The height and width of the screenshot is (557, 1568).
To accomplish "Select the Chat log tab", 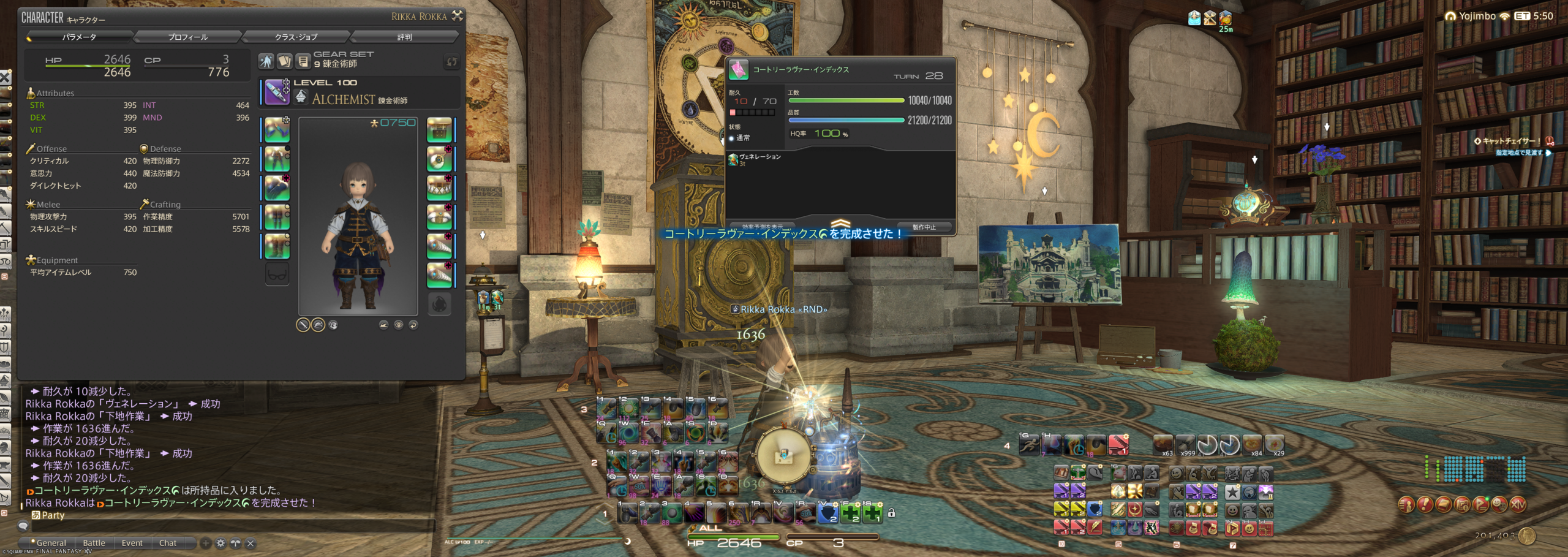I will coord(168,543).
